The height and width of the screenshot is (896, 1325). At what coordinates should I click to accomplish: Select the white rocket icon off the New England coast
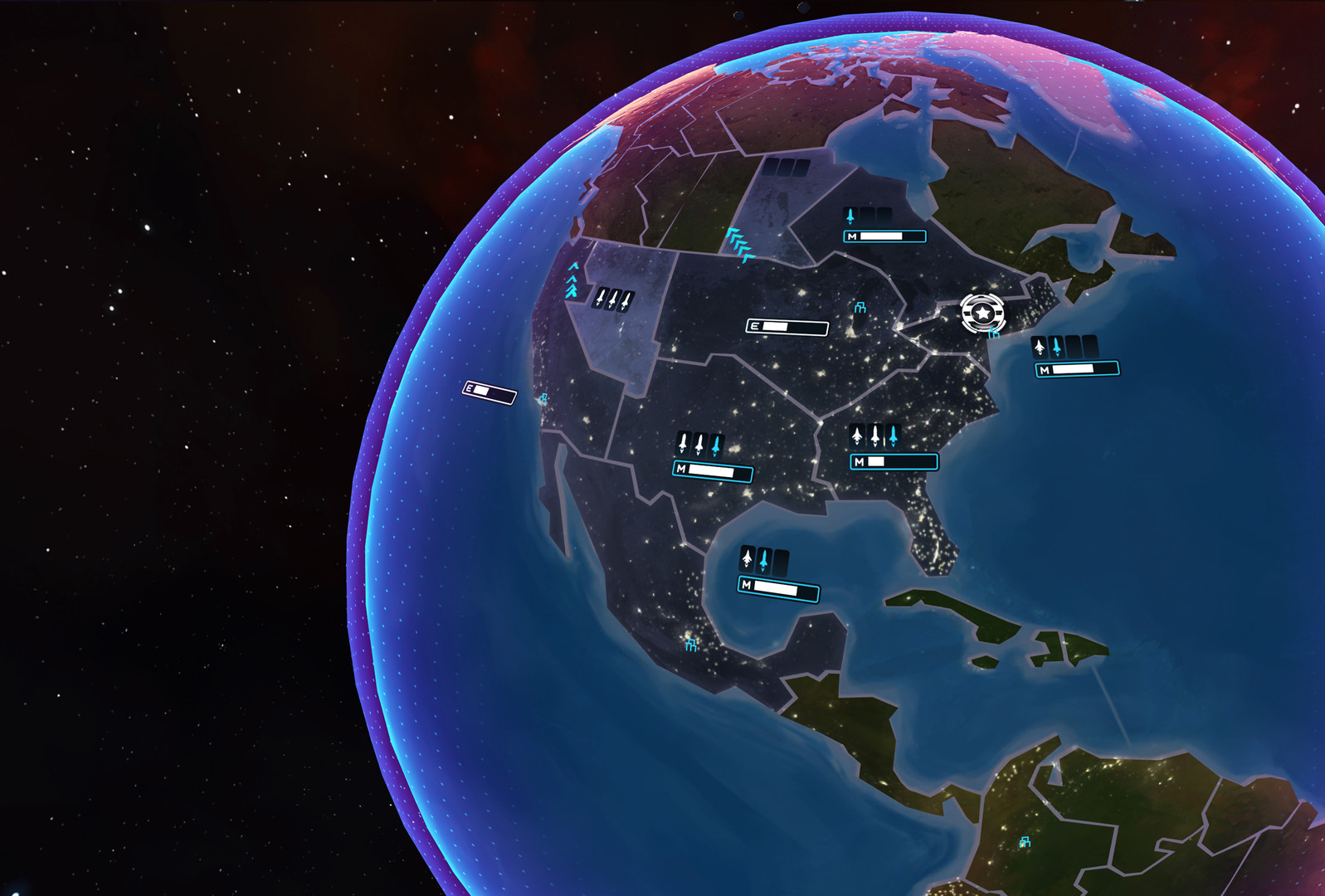(1040, 346)
